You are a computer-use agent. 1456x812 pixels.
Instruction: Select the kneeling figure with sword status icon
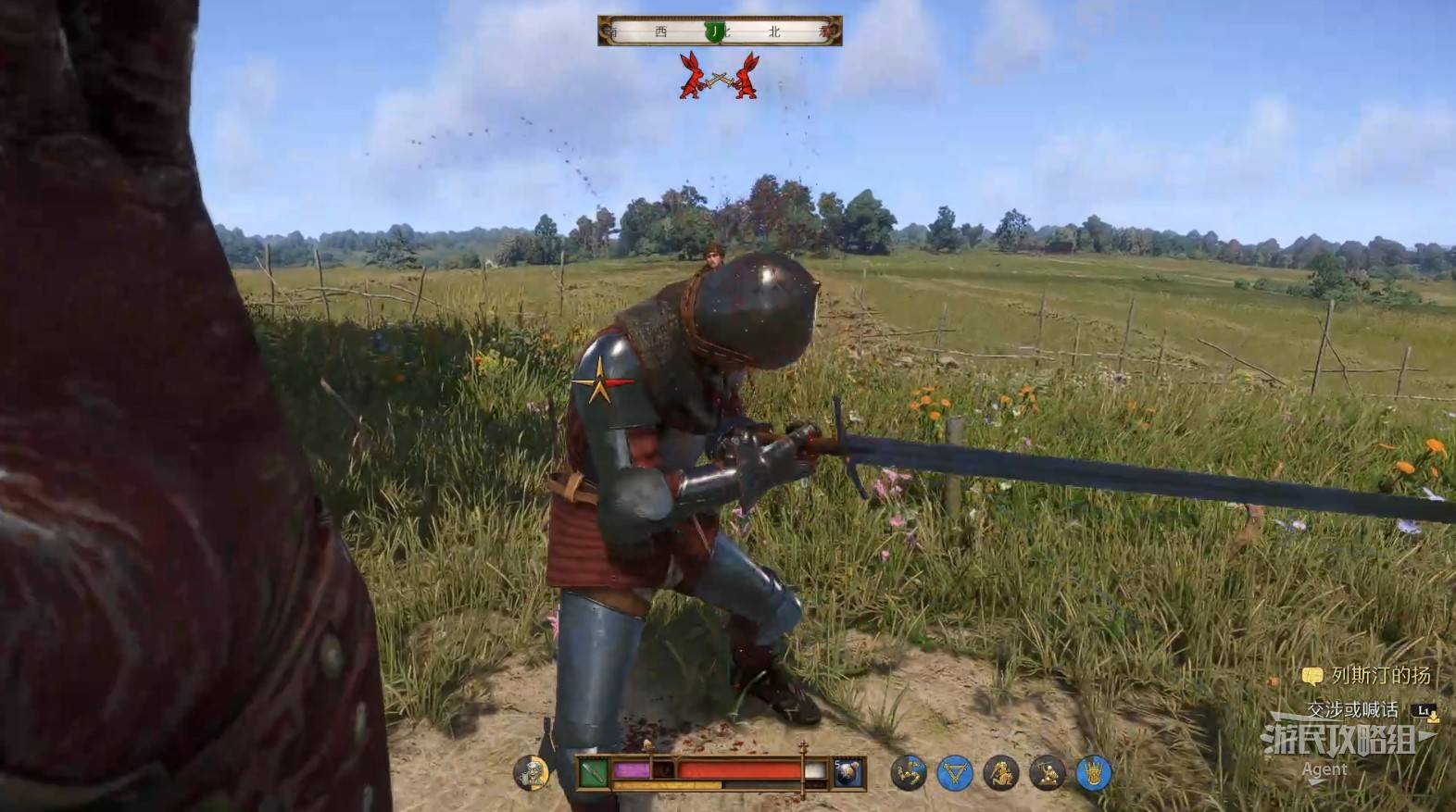[1047, 773]
